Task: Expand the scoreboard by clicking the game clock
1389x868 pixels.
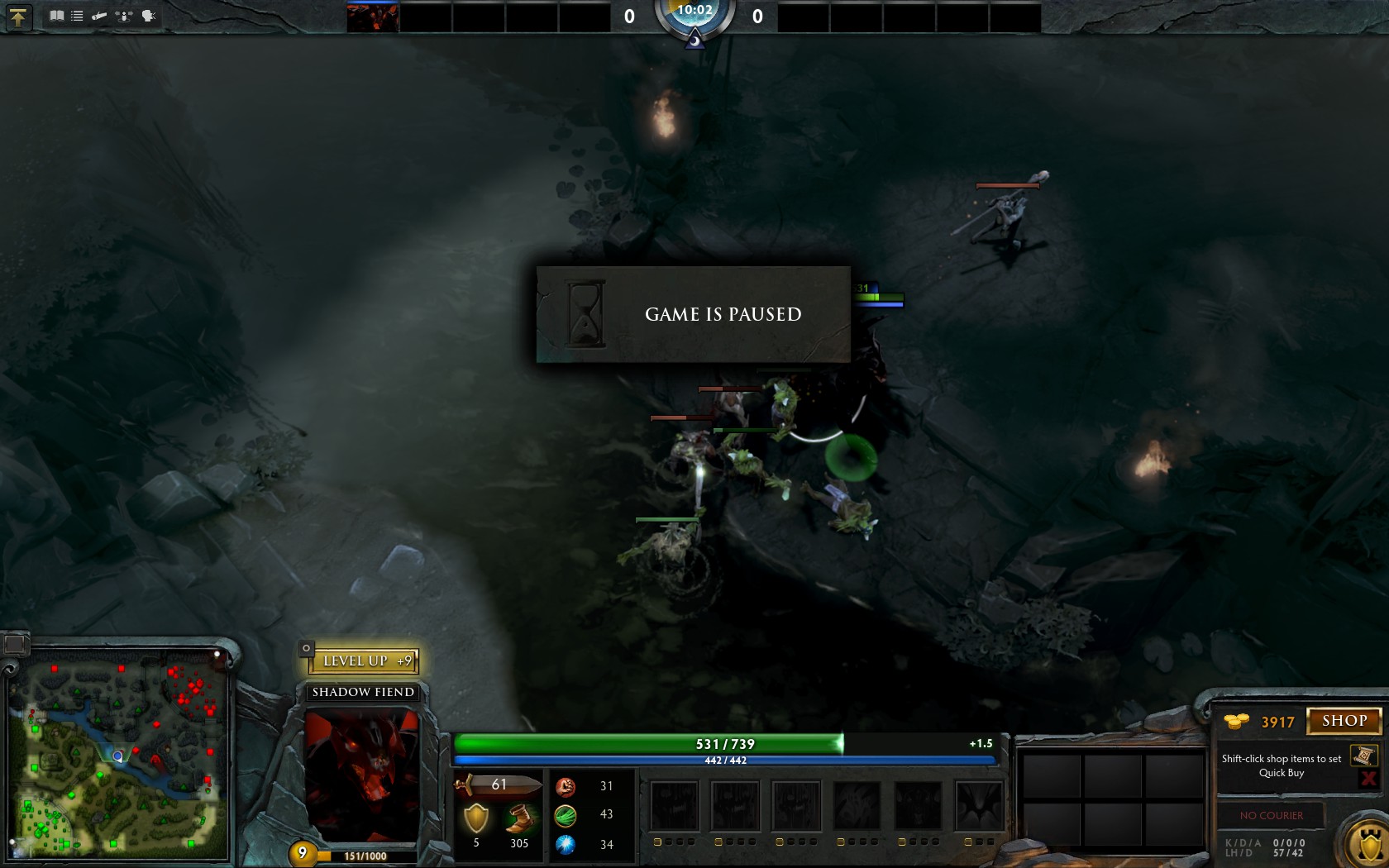Action: coord(694,12)
